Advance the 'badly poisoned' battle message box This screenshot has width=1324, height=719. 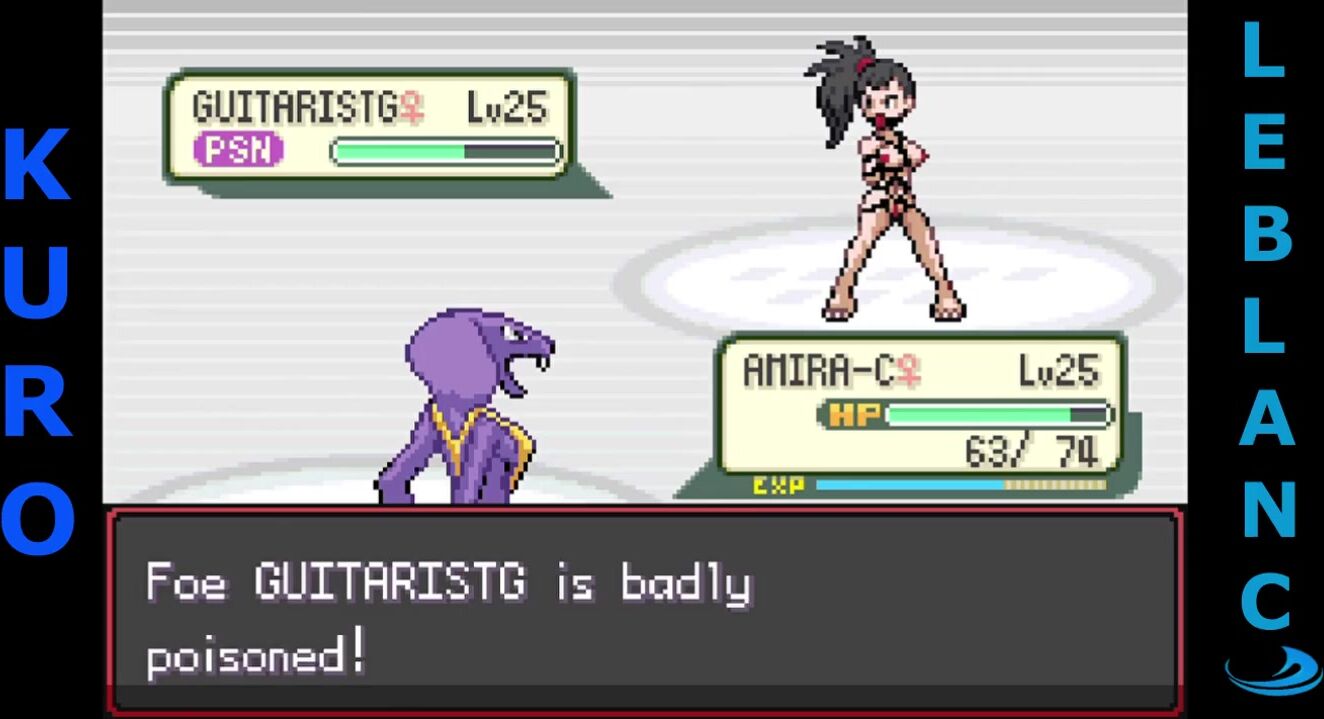(x=645, y=612)
